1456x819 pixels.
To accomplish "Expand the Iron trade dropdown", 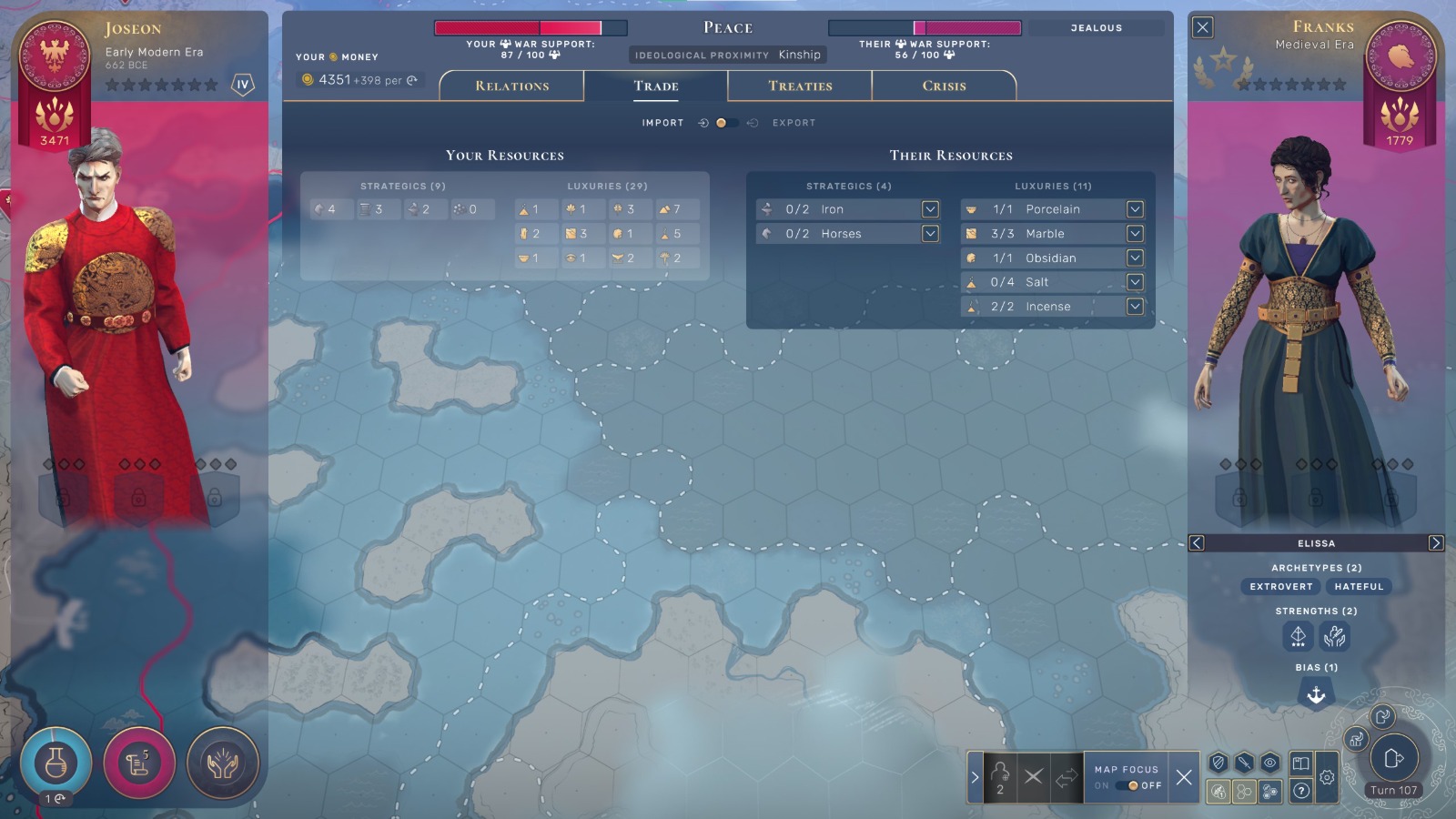I will coord(930,208).
